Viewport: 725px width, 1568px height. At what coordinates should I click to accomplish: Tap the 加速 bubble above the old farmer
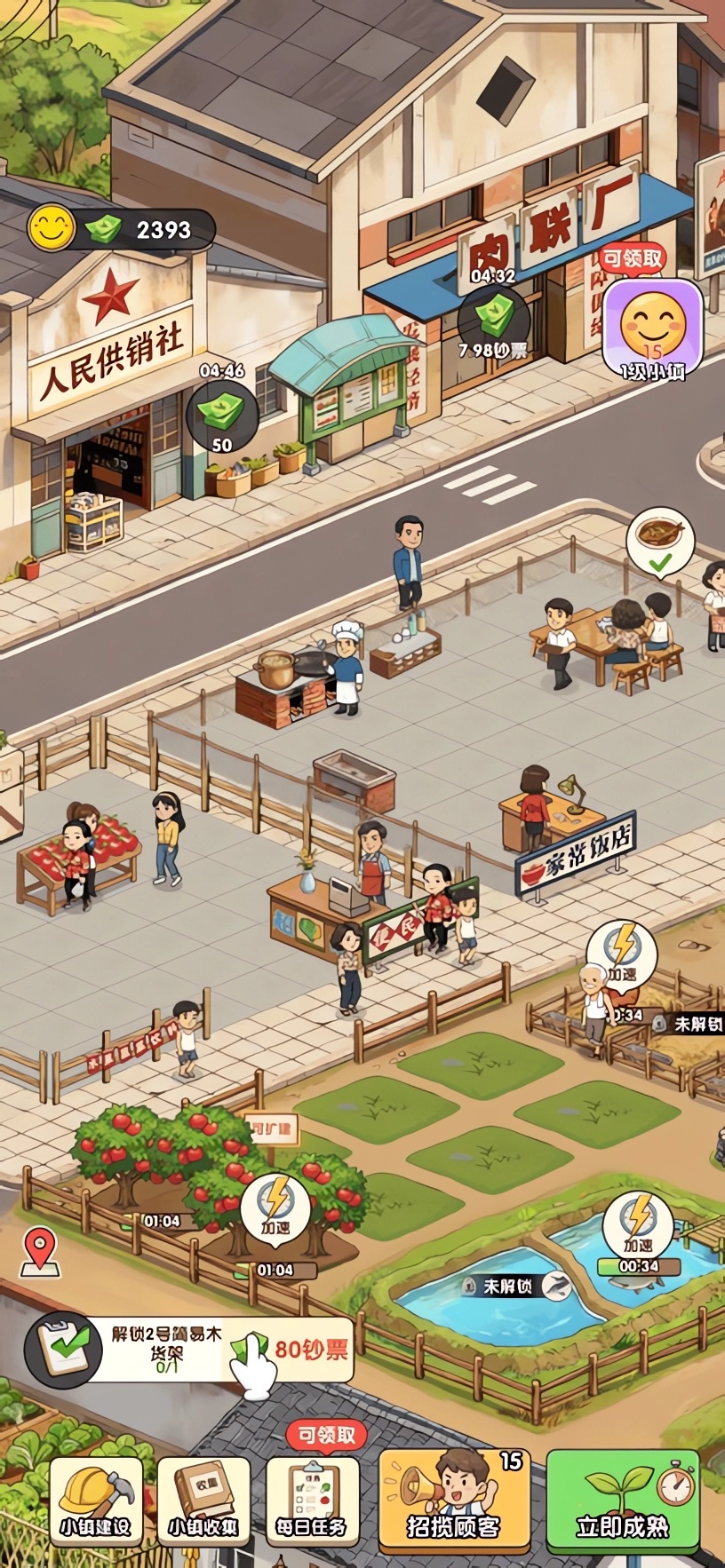coord(622,953)
